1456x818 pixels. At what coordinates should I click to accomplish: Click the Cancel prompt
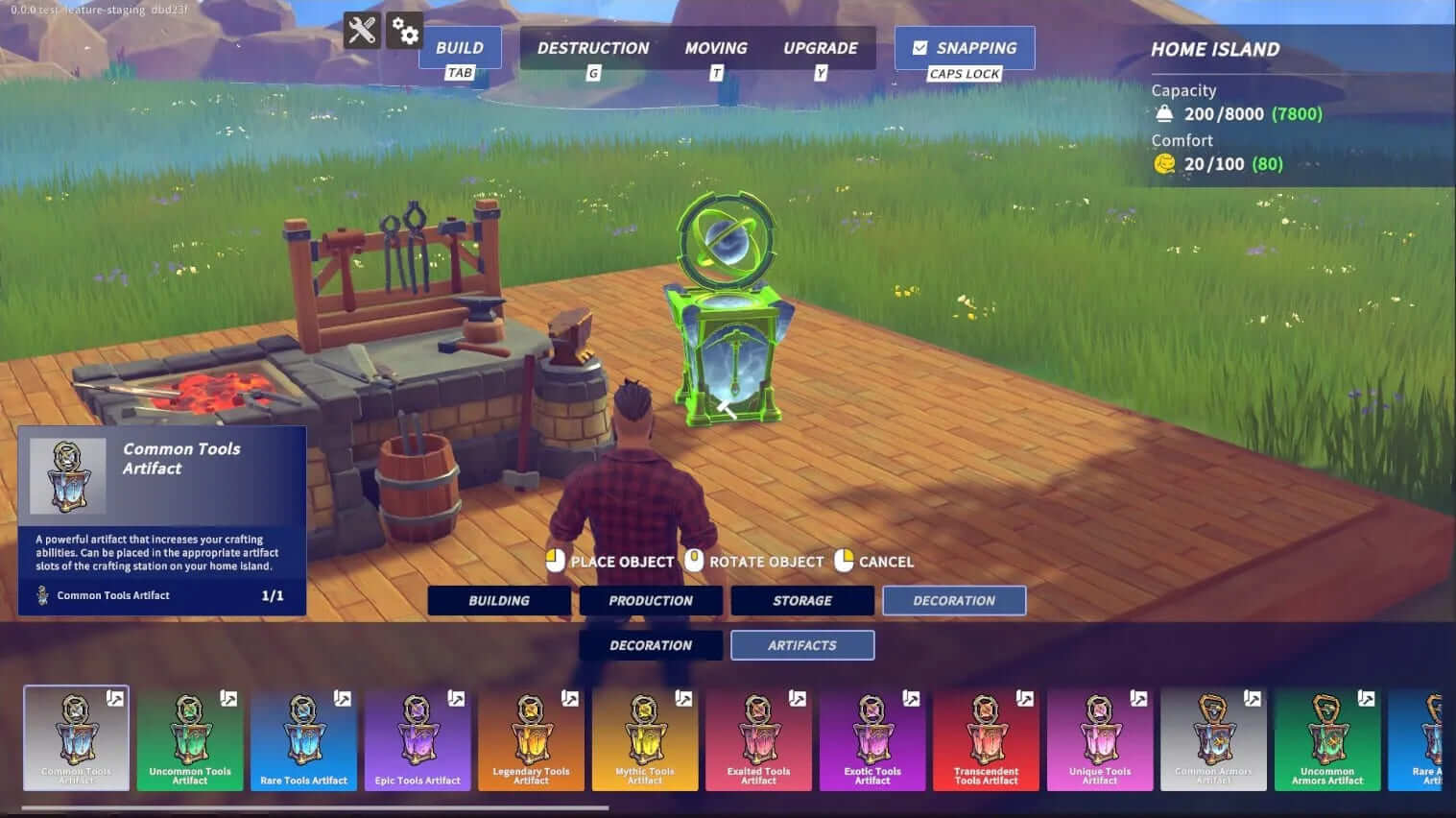(x=875, y=562)
